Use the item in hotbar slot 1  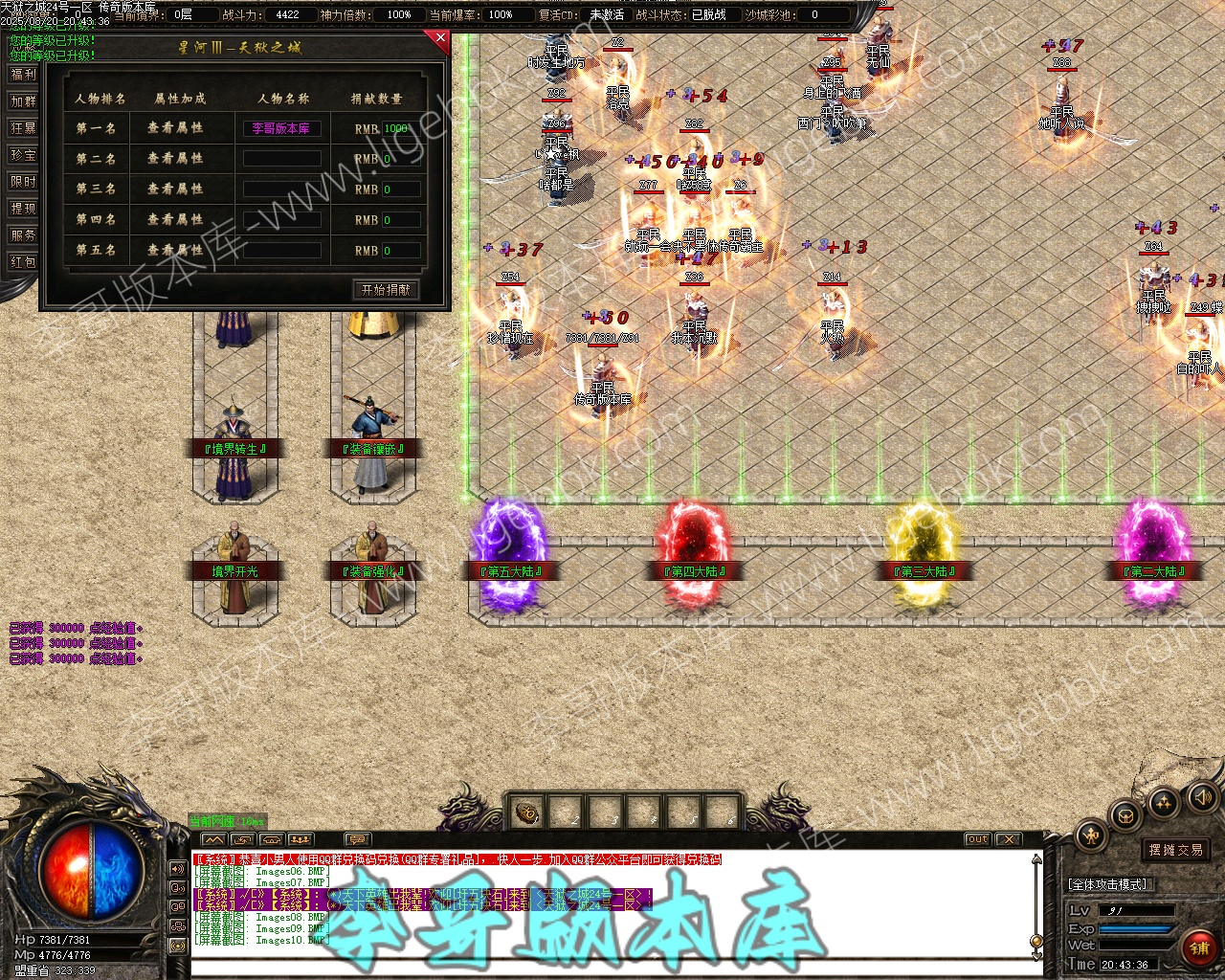(x=527, y=813)
